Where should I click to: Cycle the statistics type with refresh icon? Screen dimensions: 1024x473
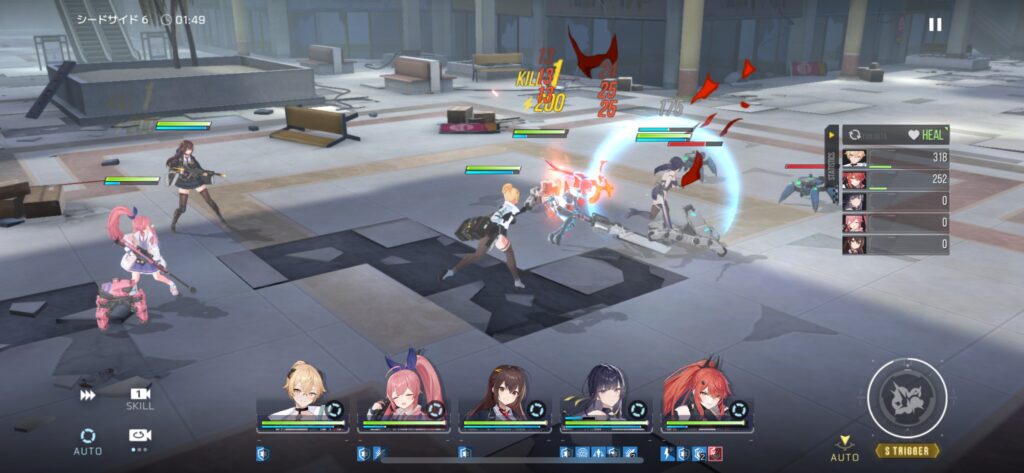coord(855,135)
